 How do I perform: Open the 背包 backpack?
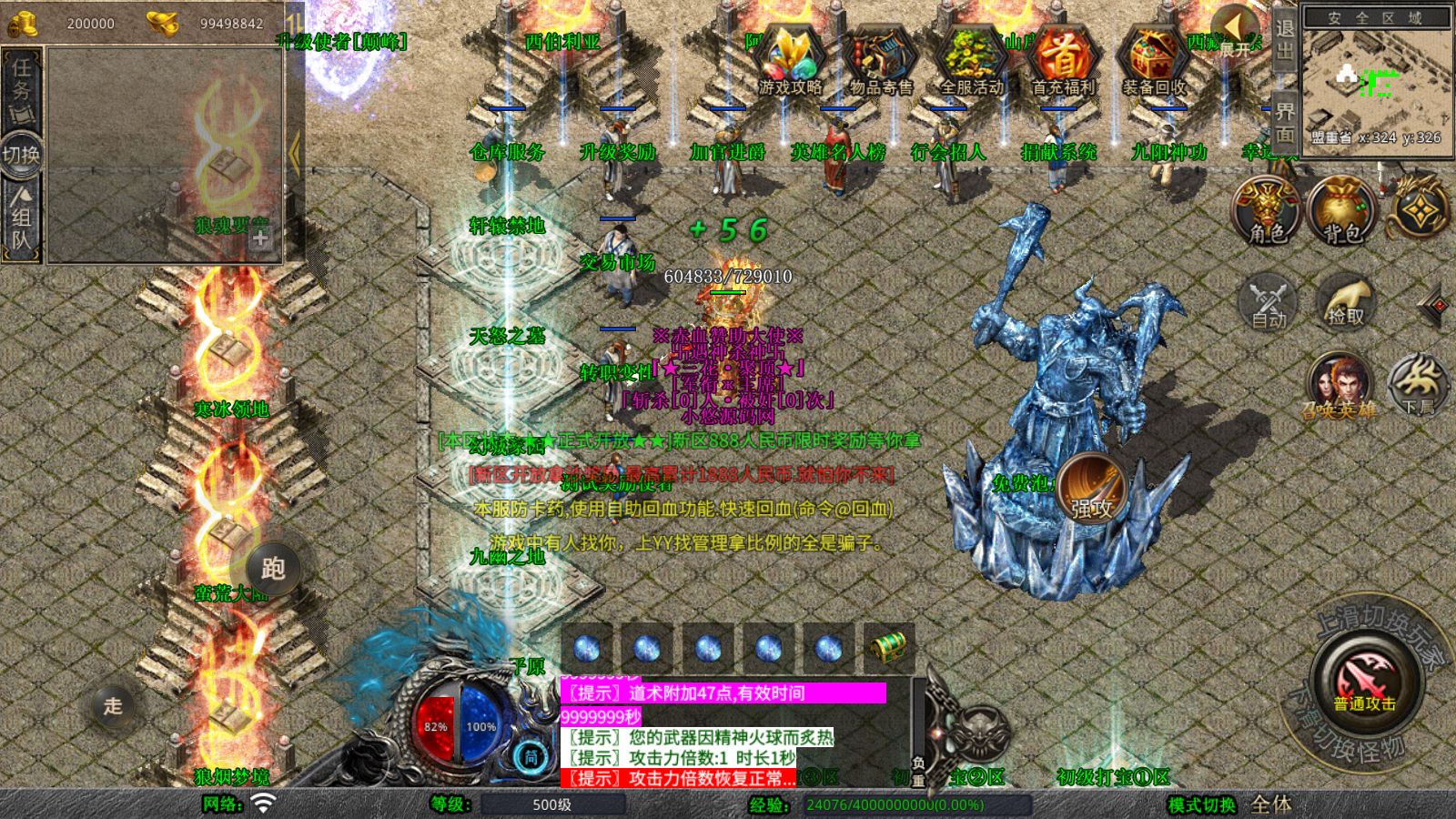coord(1341,211)
